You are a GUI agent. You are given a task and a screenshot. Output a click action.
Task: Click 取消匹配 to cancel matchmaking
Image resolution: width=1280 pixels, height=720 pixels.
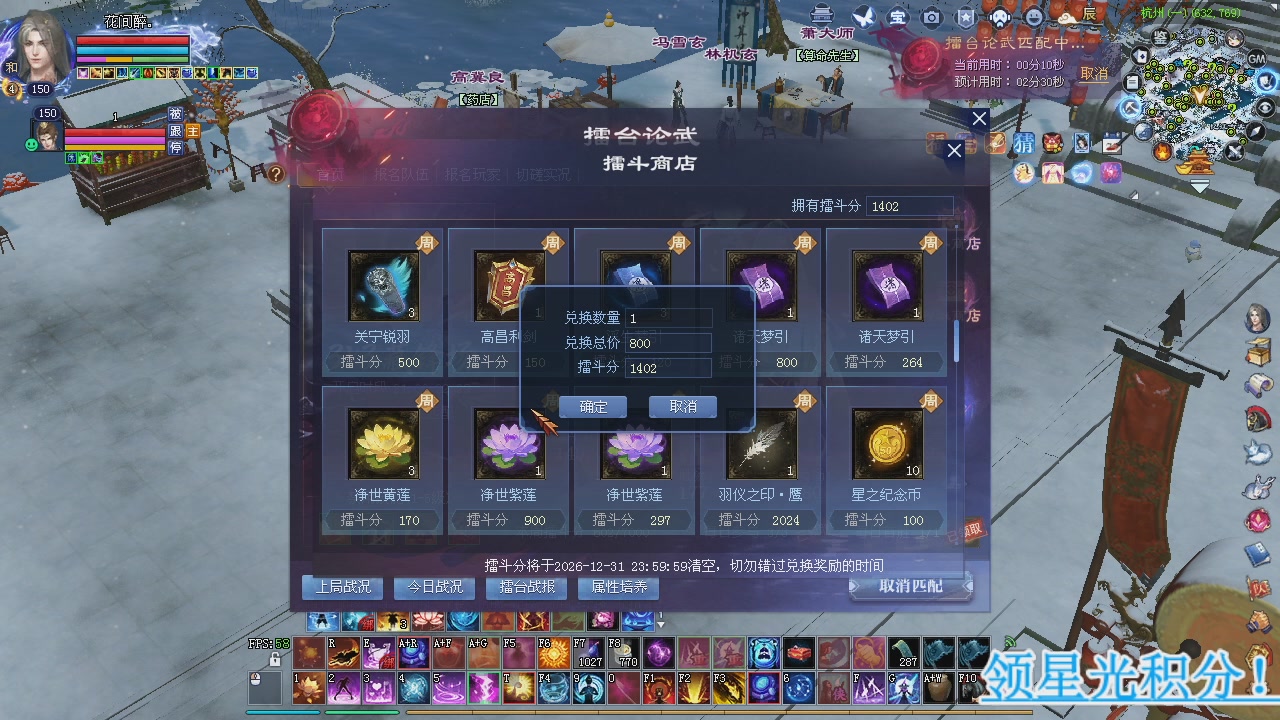(906, 587)
